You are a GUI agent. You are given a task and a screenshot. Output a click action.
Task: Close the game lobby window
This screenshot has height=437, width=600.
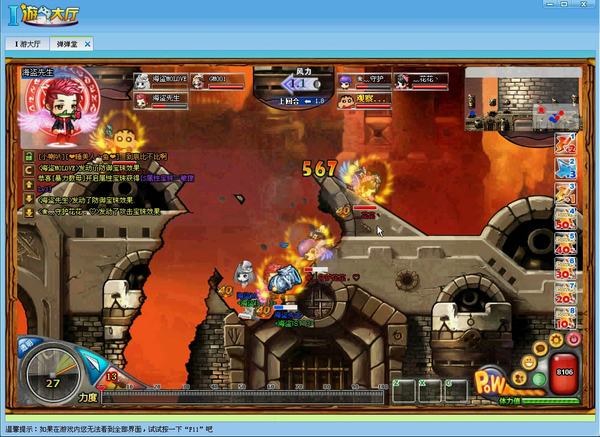(586, 8)
